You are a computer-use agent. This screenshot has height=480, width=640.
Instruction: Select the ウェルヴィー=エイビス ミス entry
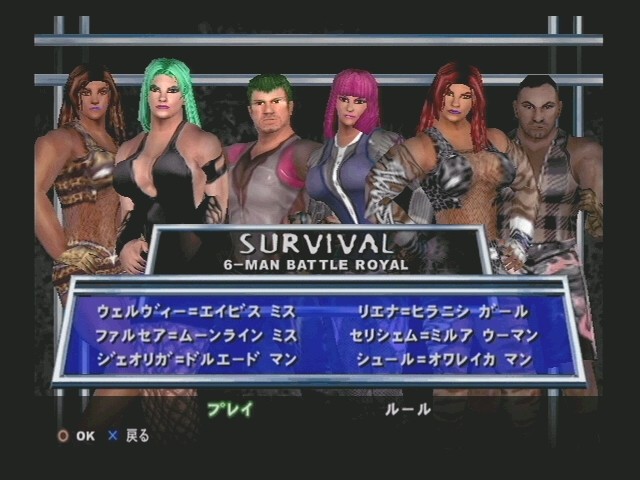(x=197, y=312)
